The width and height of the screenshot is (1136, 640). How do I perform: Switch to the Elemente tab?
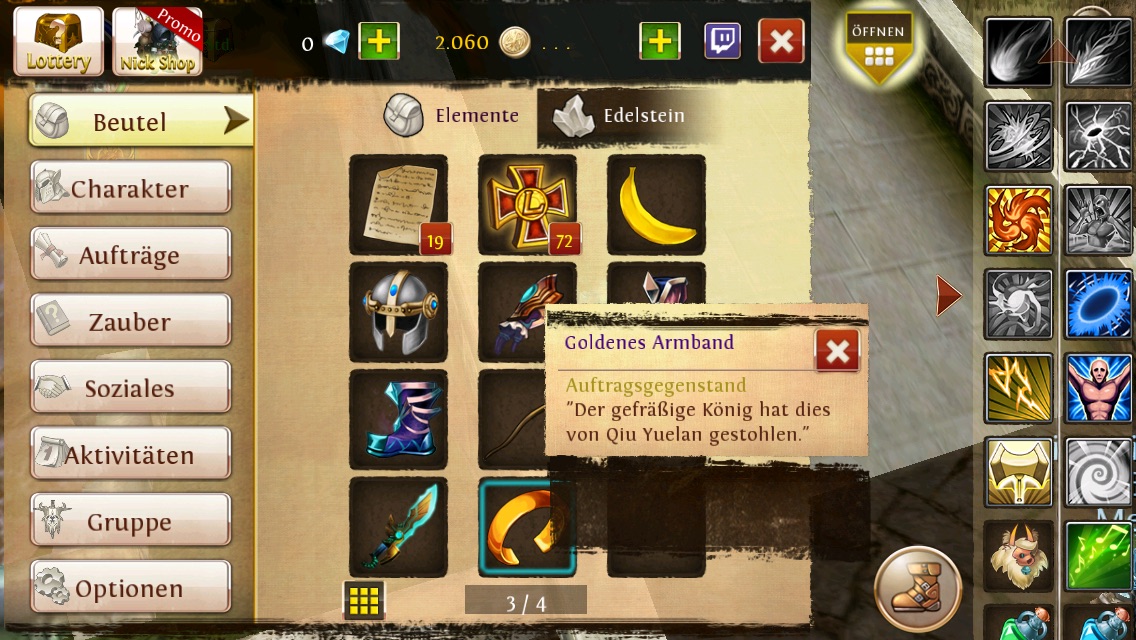[452, 116]
